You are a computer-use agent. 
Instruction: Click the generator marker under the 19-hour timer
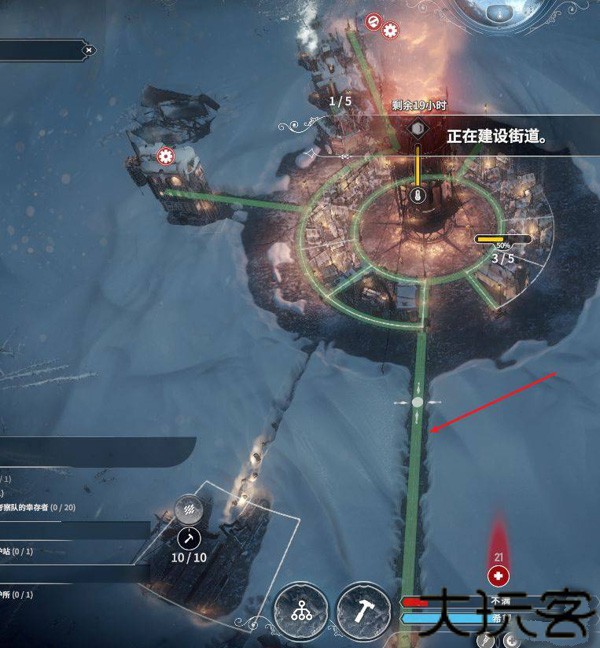click(417, 131)
